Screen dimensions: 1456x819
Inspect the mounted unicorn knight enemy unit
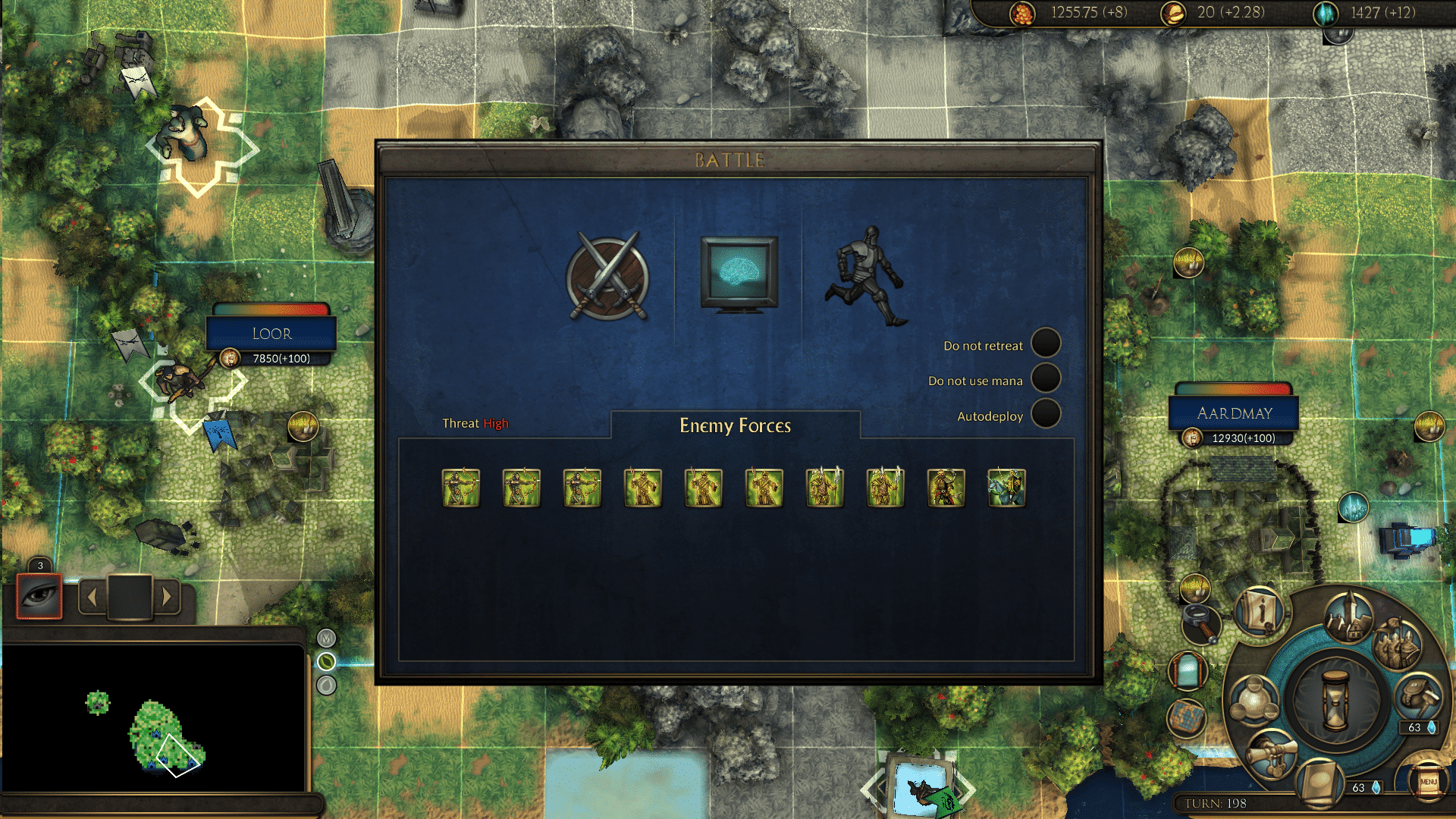[1006, 488]
